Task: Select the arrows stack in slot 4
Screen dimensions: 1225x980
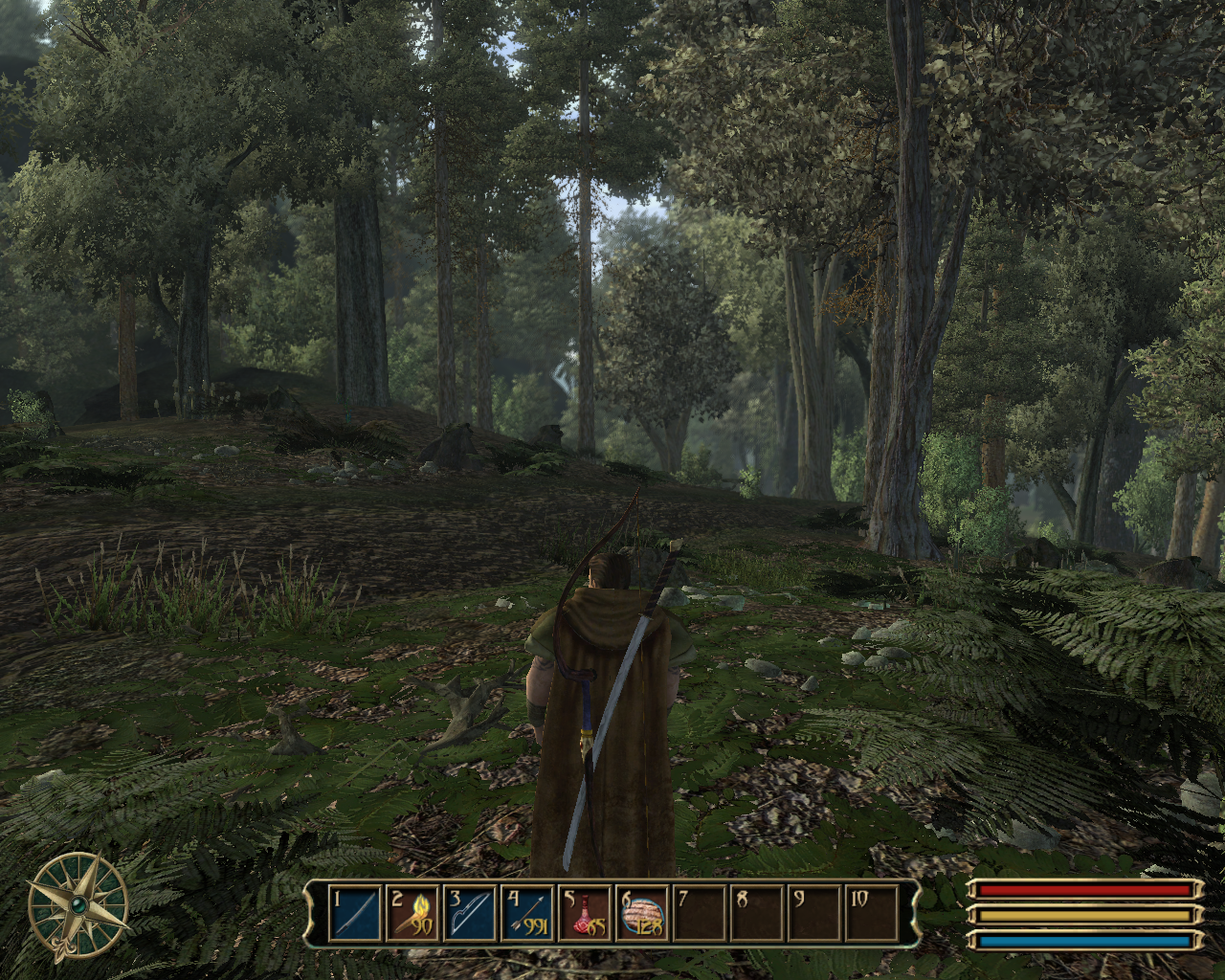Action: tap(527, 914)
